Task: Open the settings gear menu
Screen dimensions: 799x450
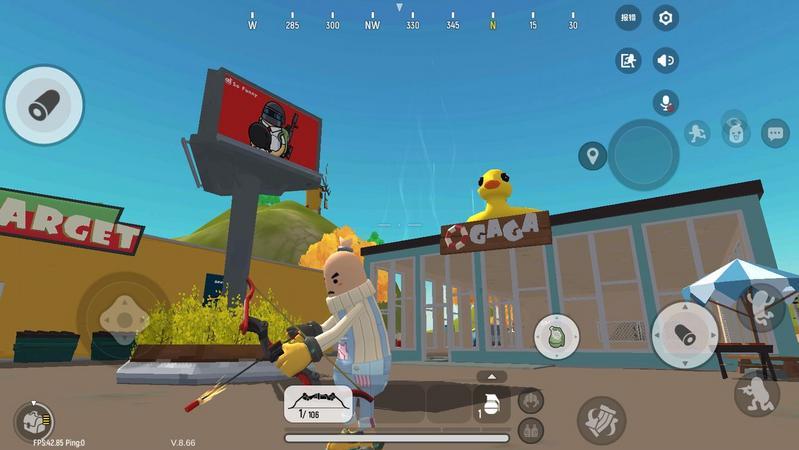Action: (665, 17)
